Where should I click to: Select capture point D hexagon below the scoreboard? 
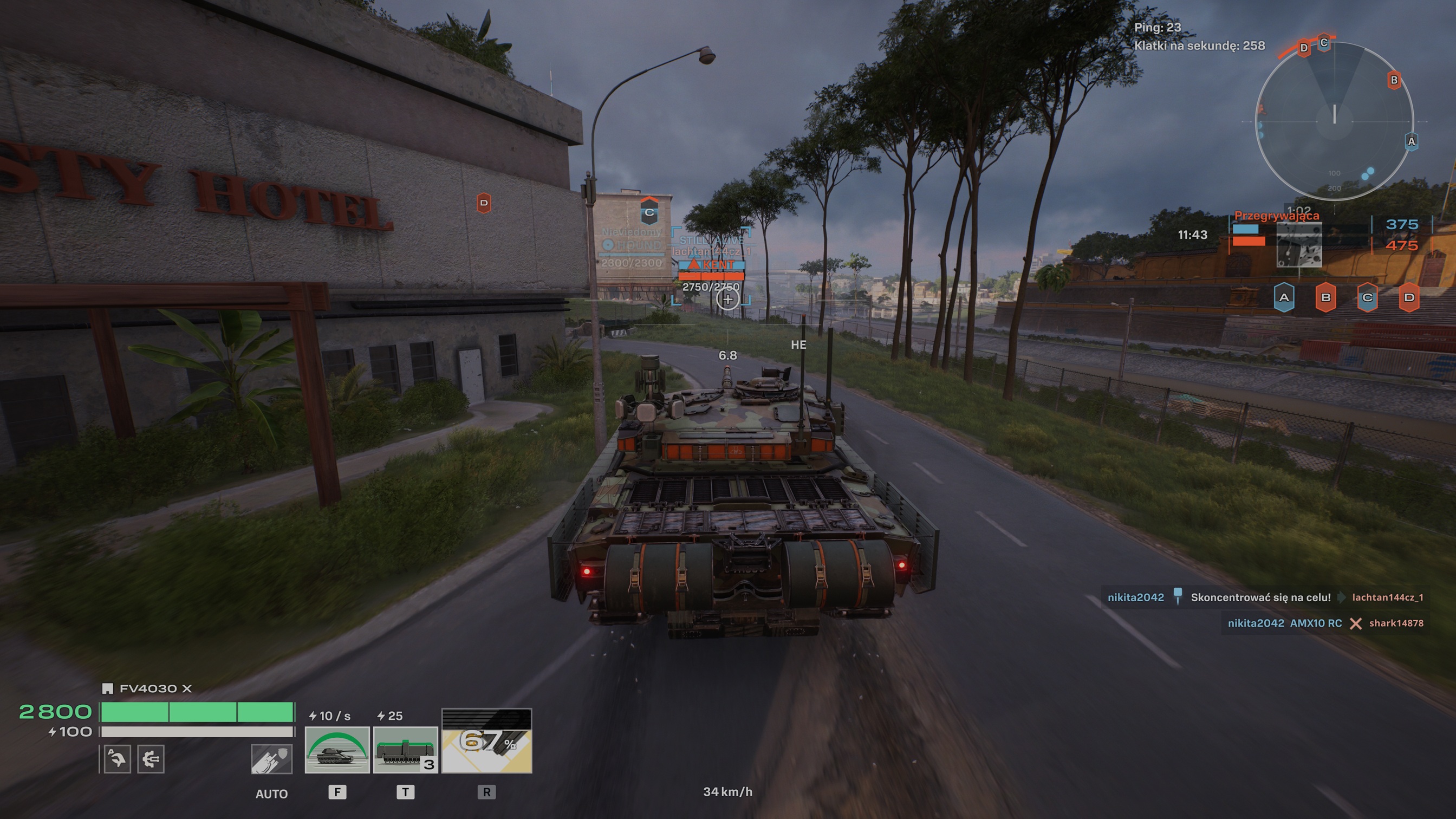pyautogui.click(x=1408, y=297)
